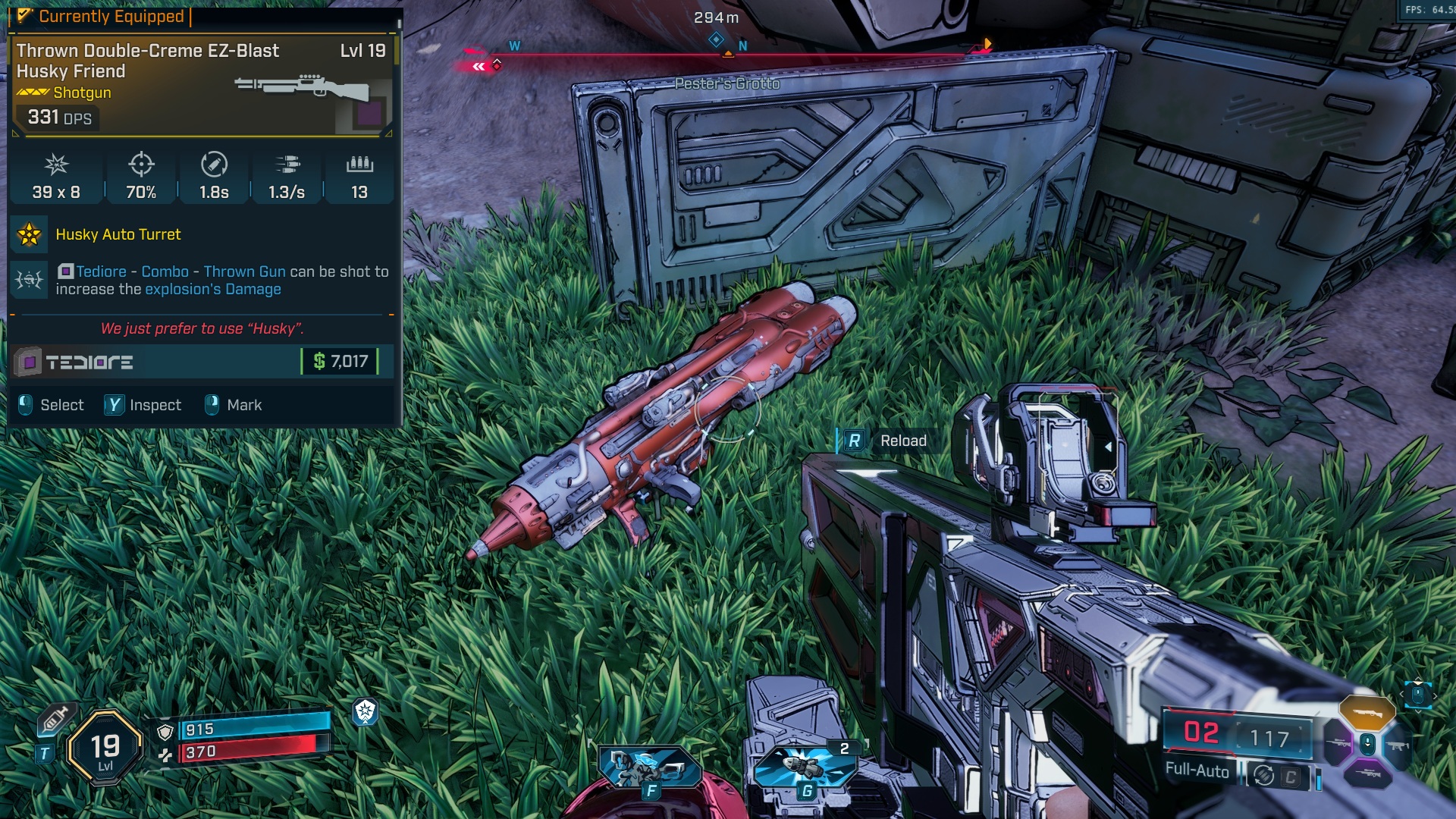
Task: Toggle the Full-Auto fire mode indicator
Action: (1197, 770)
